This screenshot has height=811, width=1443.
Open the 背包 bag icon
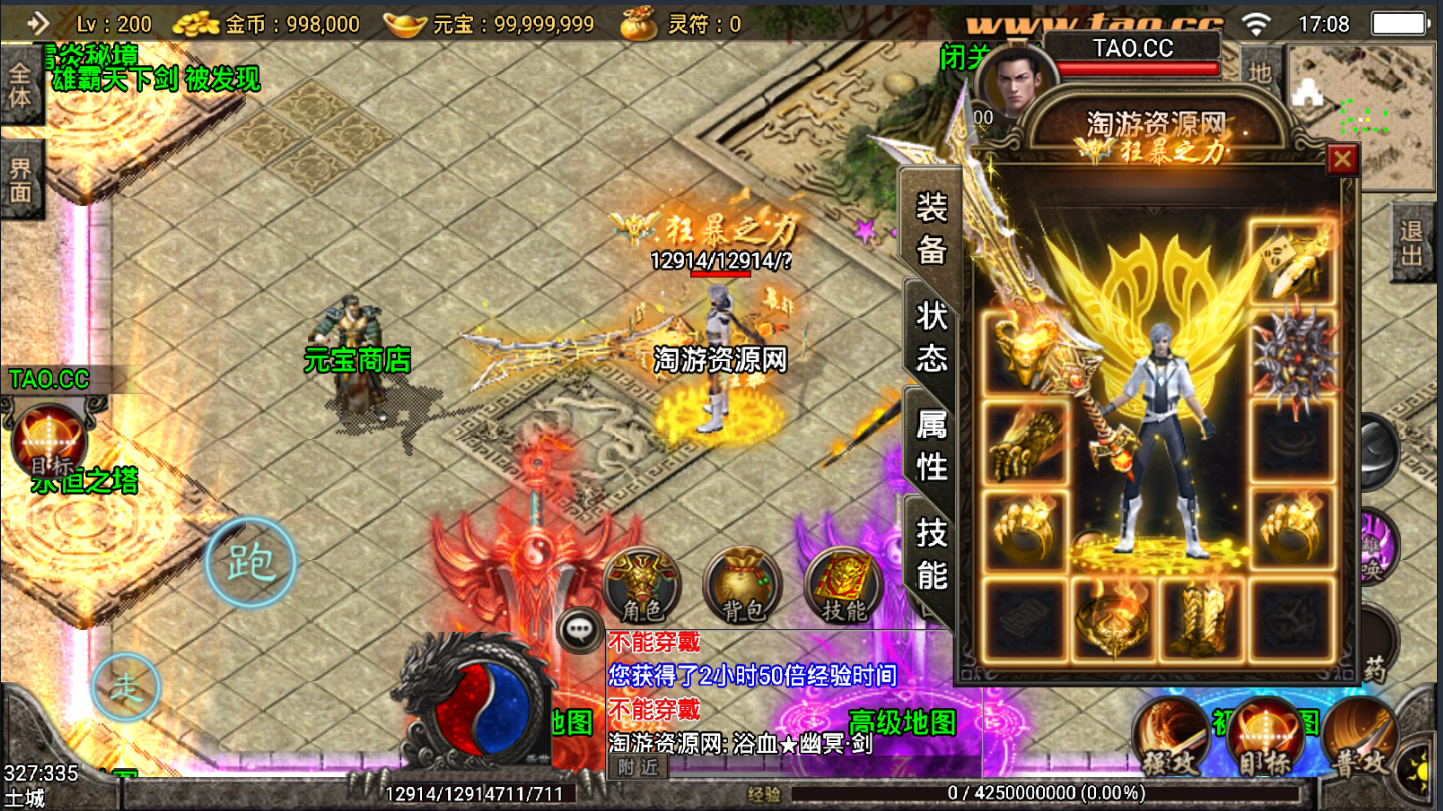(742, 584)
